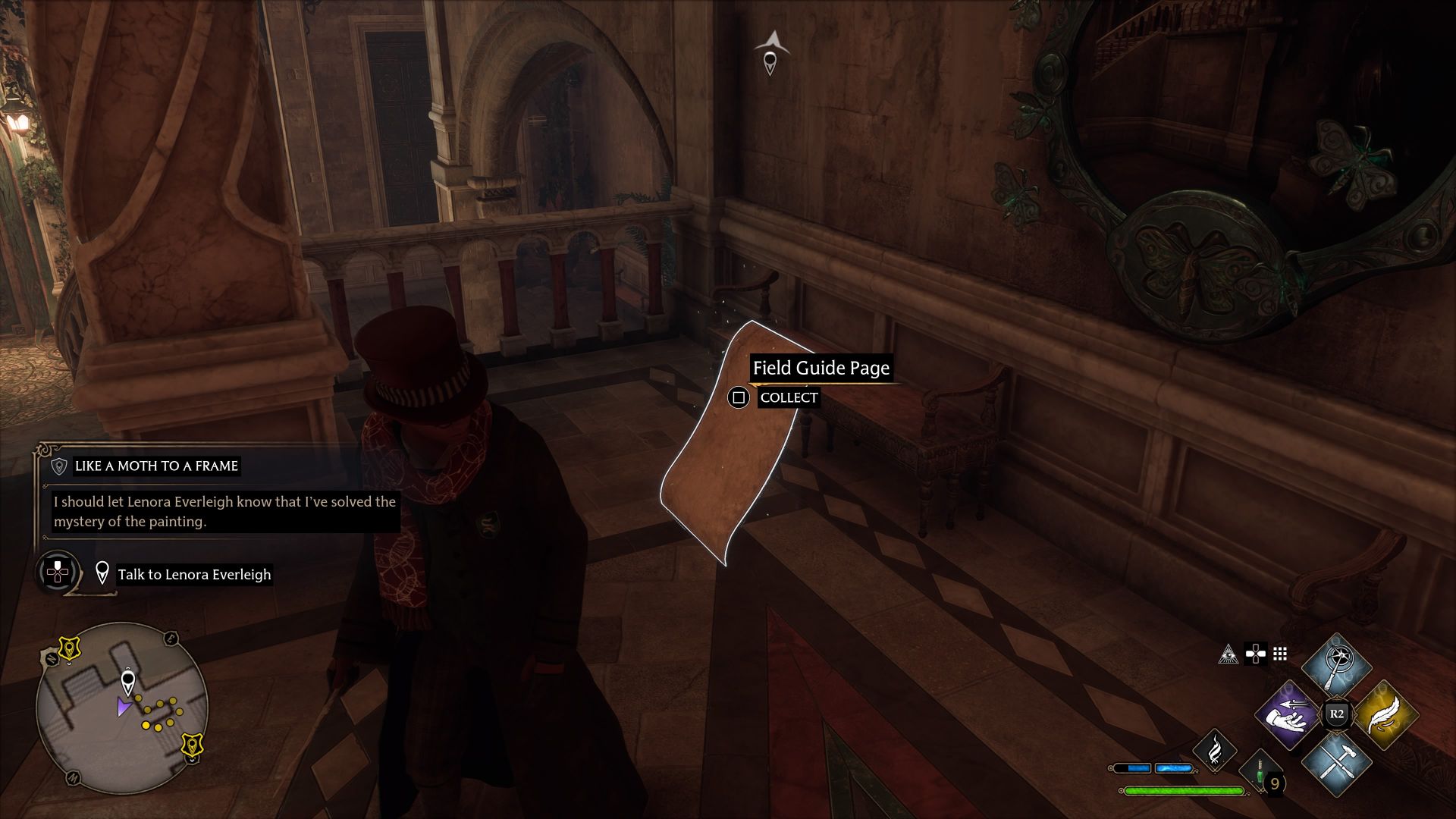Click the location pin next to Talk to Lenora Everleigh
The width and height of the screenshot is (1456, 819).
click(104, 574)
